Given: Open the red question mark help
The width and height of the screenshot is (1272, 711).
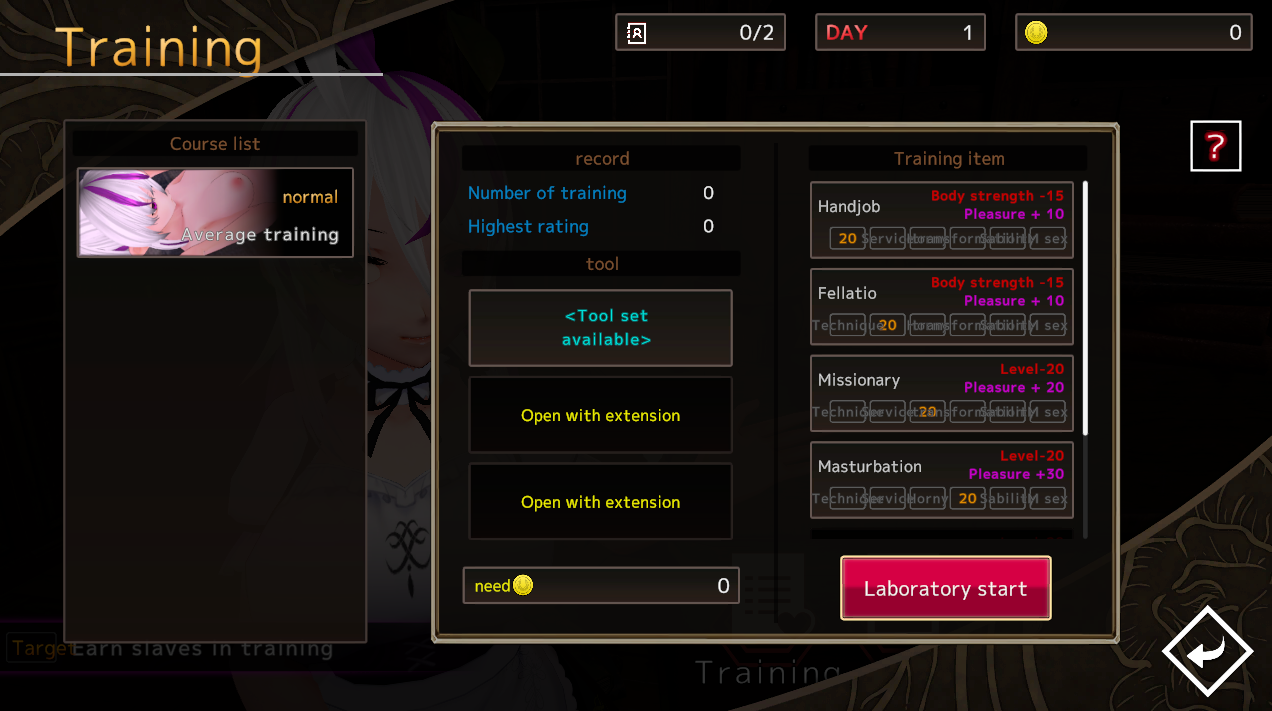Looking at the screenshot, I should point(1215,147).
